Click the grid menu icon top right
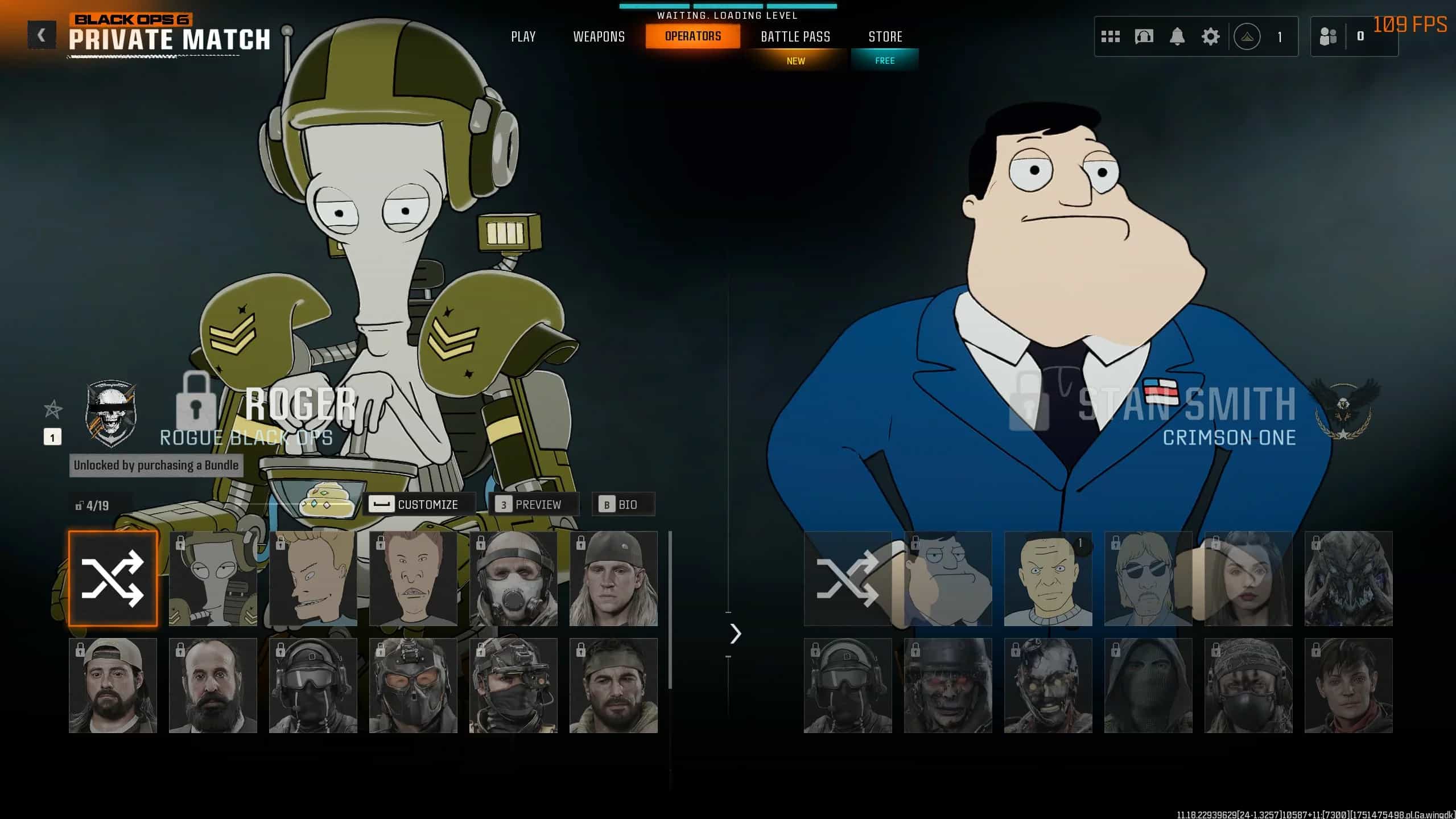 (1111, 36)
